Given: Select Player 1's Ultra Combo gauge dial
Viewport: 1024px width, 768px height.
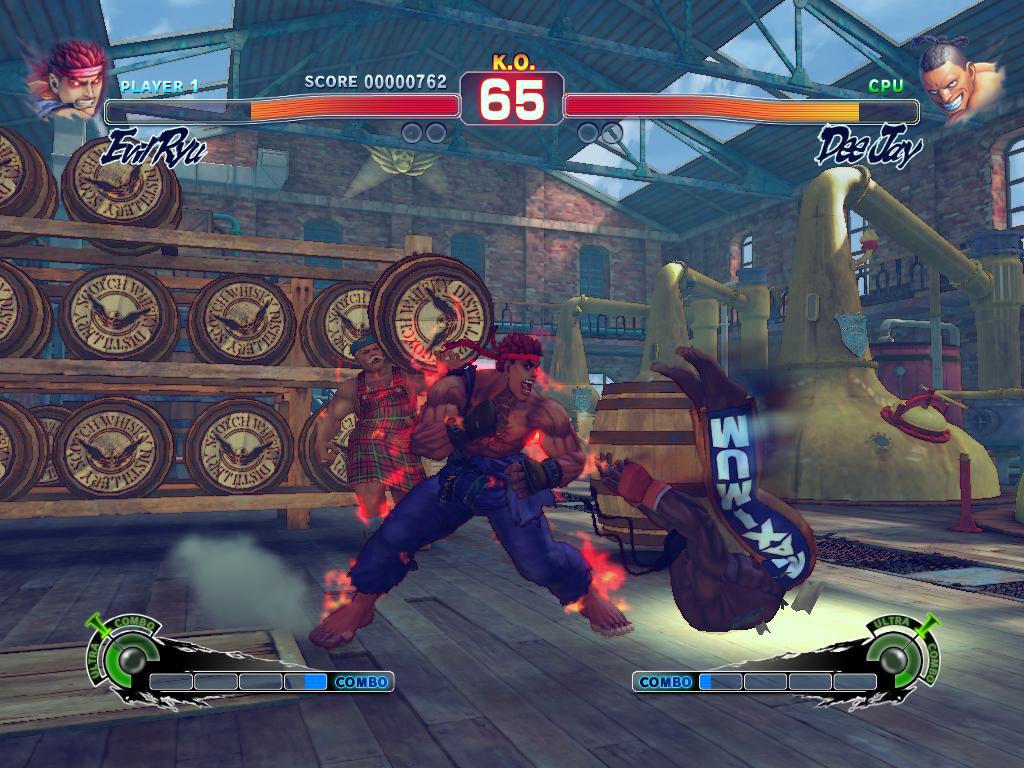Looking at the screenshot, I should click(x=130, y=657).
